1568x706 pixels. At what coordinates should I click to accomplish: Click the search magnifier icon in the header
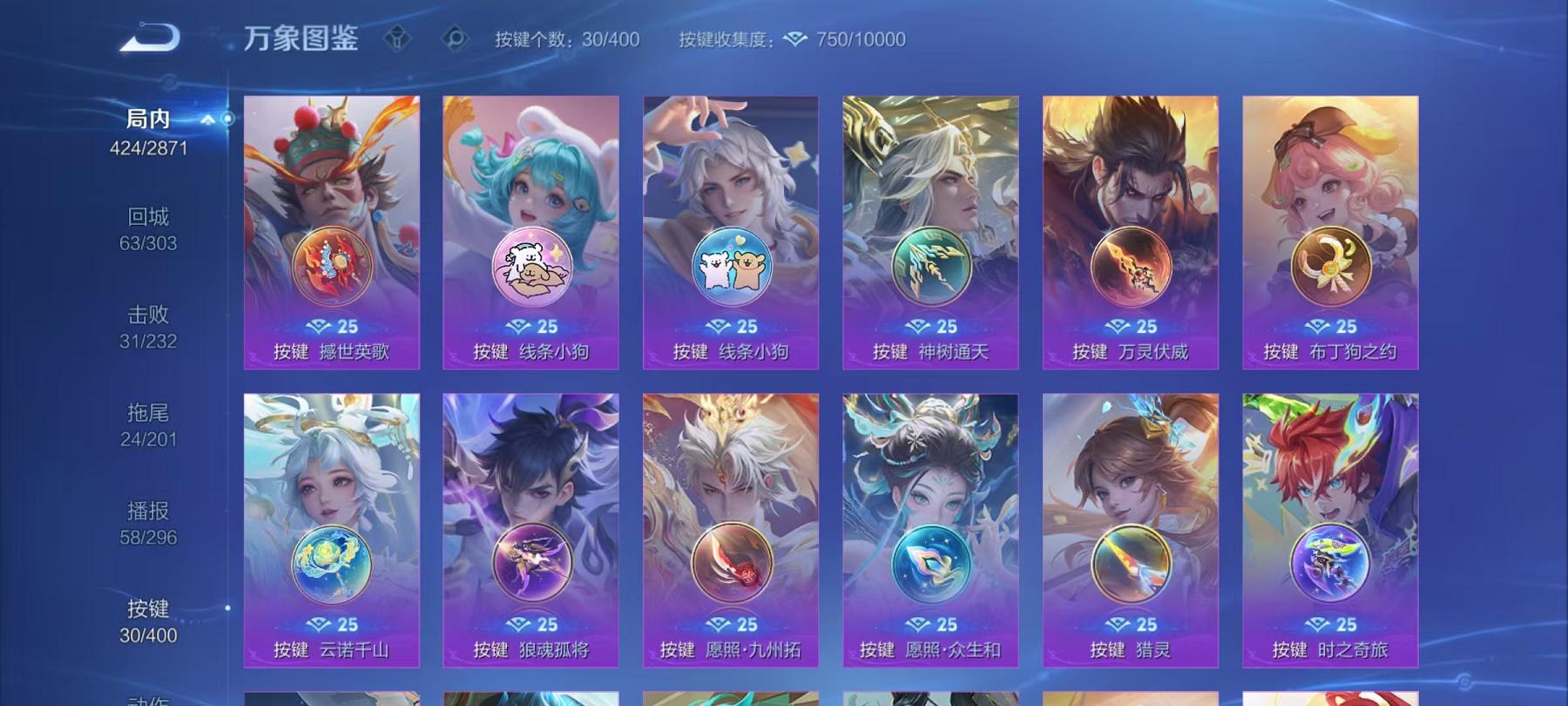453,38
